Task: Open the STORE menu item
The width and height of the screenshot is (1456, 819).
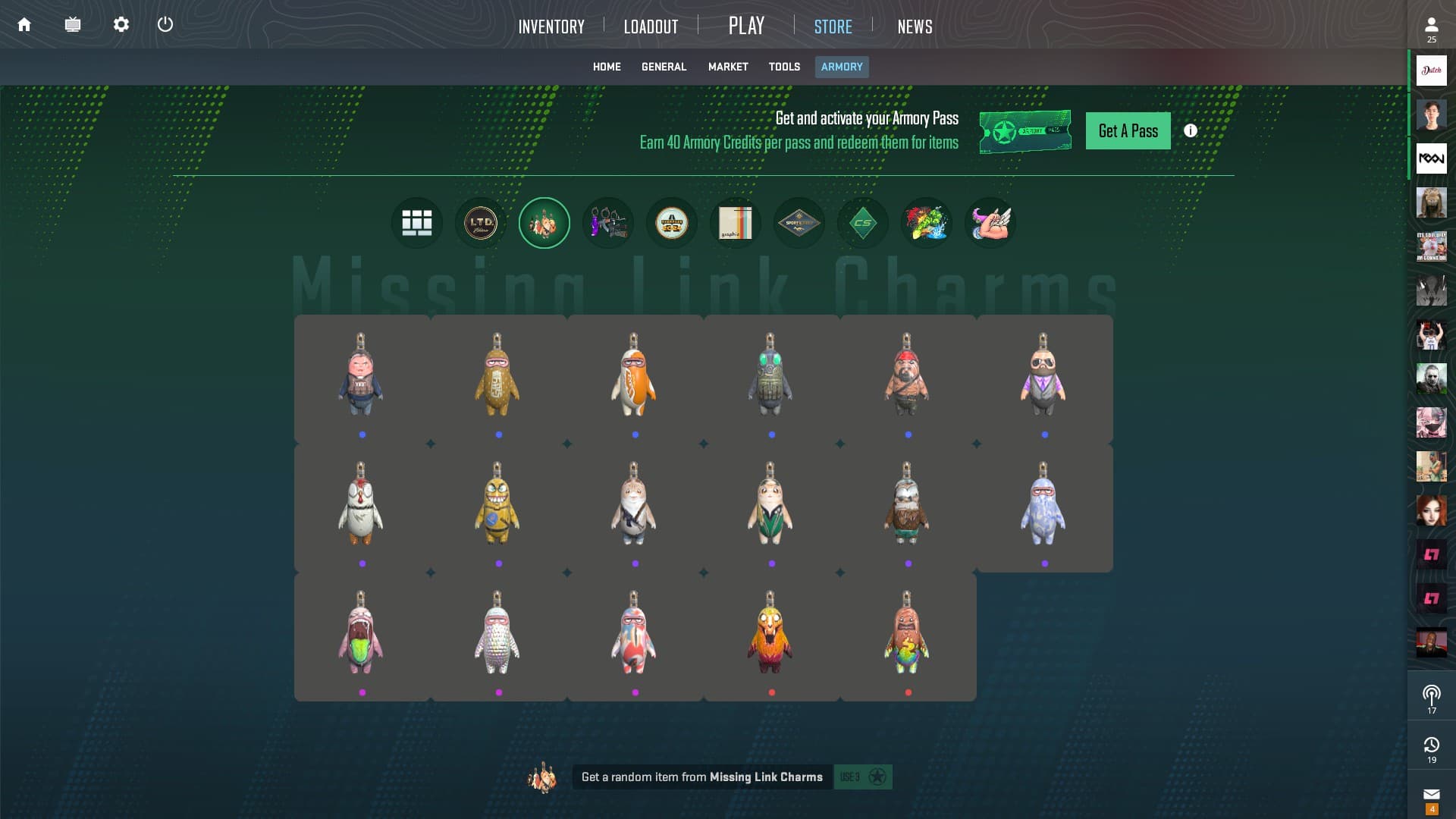Action: point(833,27)
